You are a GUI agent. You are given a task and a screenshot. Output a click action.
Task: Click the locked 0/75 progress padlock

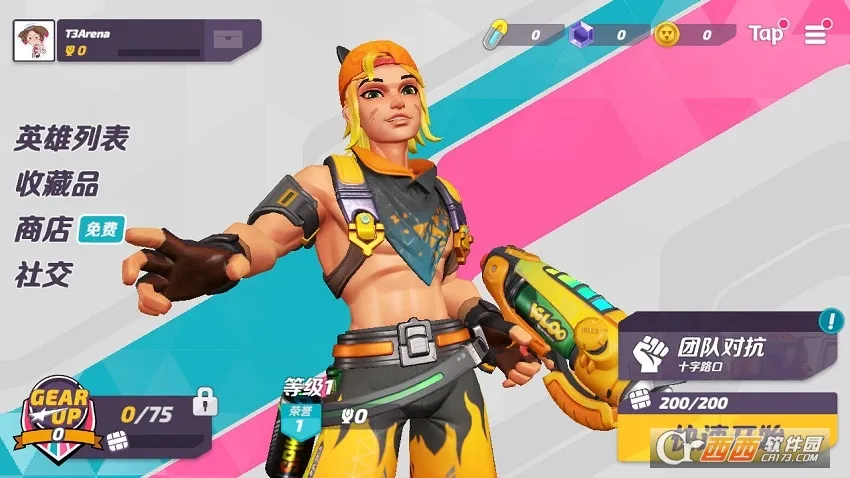pos(206,402)
